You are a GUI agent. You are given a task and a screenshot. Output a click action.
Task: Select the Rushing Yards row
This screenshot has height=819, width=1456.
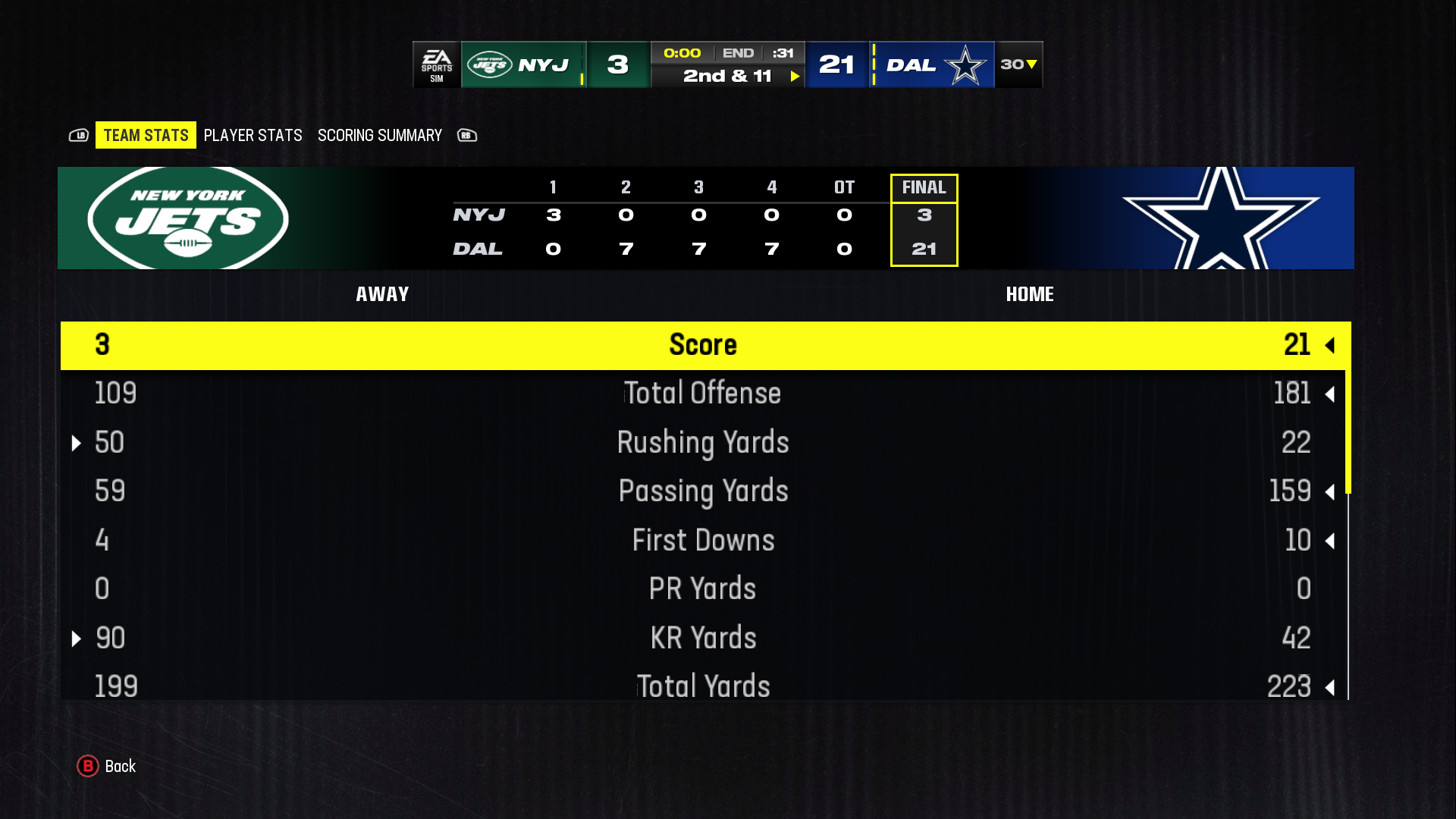pyautogui.click(x=703, y=443)
